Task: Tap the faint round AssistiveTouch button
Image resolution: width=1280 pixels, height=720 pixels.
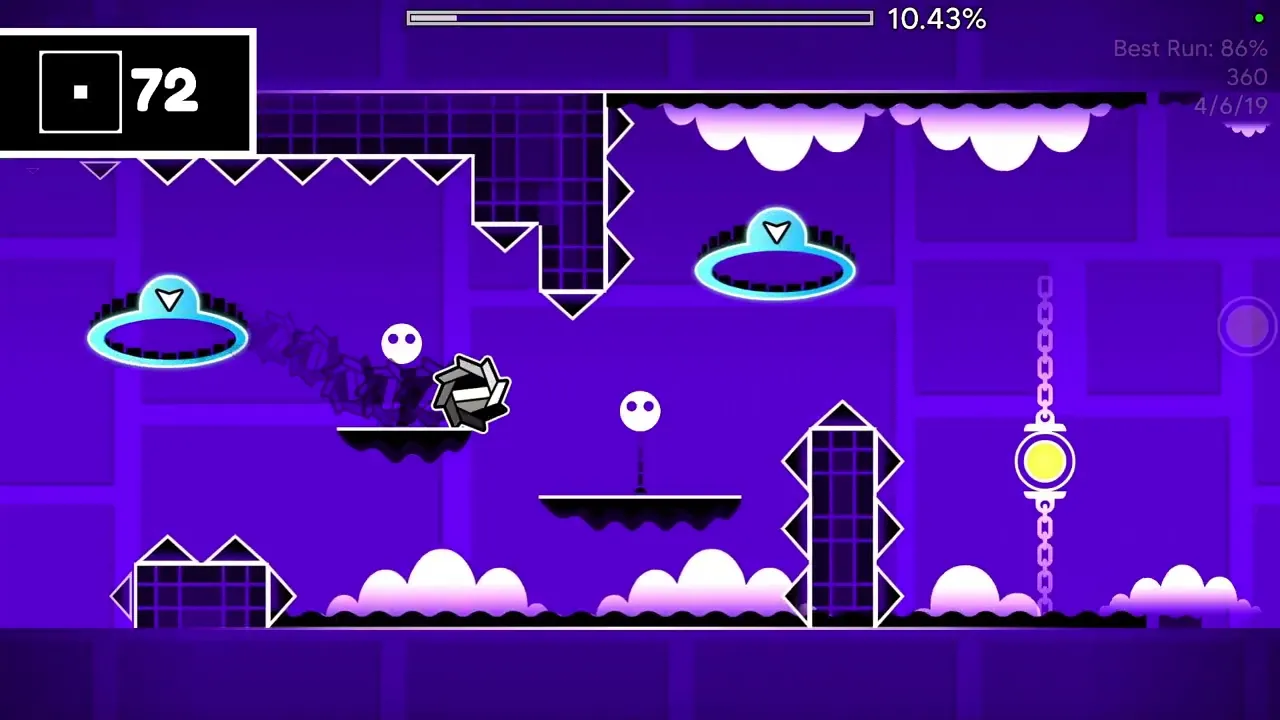Action: (1246, 326)
